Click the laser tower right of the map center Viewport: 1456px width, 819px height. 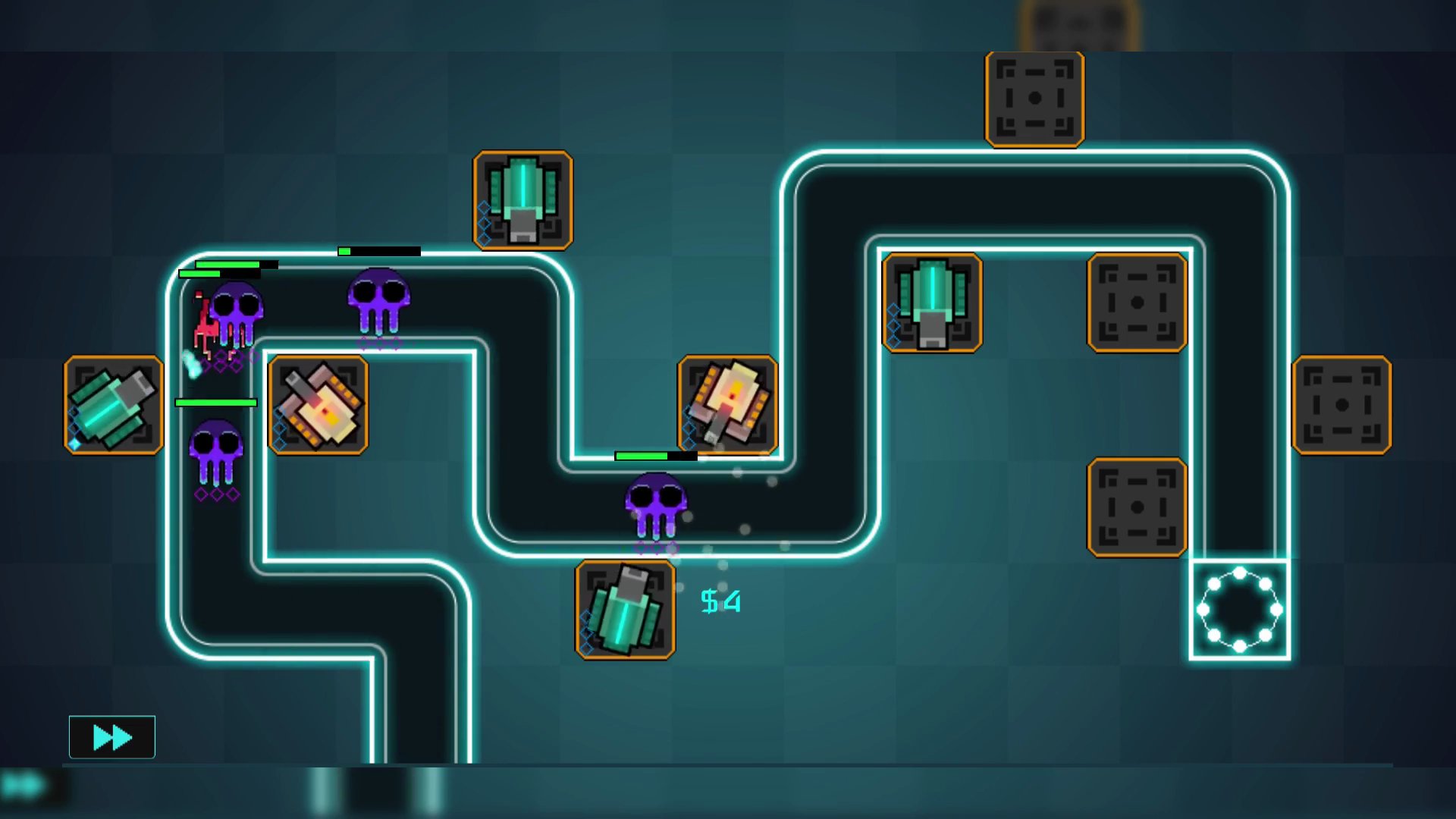[931, 302]
